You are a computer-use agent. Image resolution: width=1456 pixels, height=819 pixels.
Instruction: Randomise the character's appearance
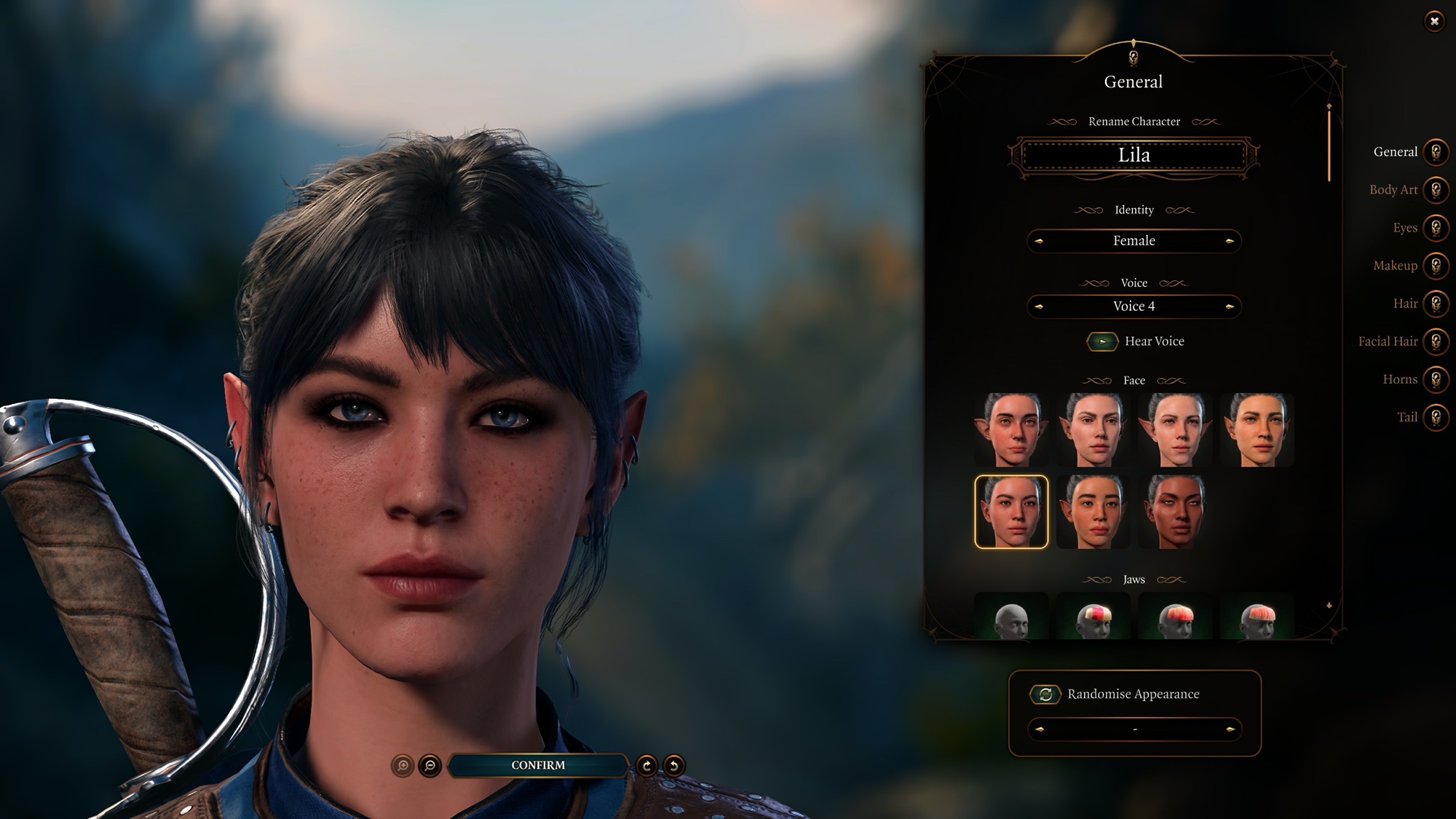(x=1045, y=695)
